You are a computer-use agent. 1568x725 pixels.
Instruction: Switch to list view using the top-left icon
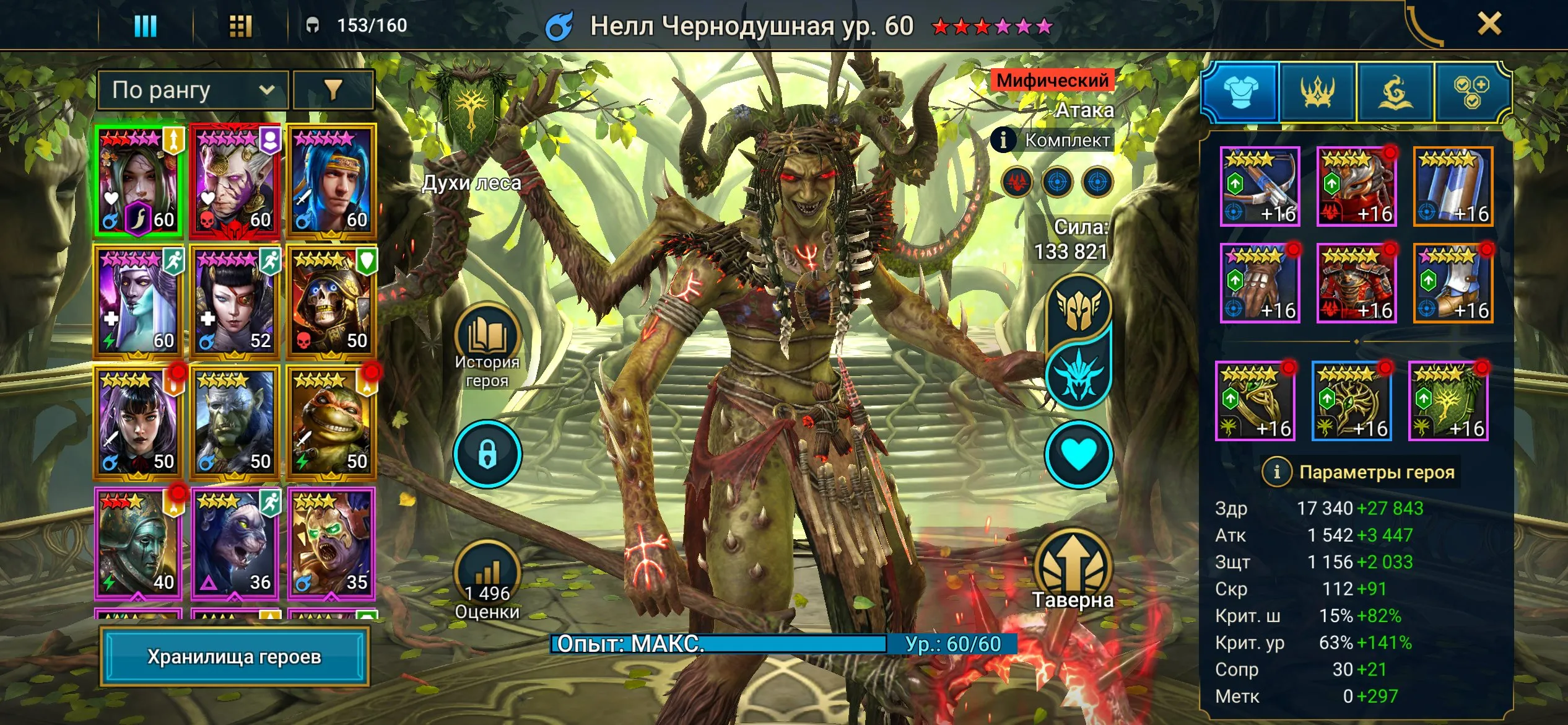click(146, 25)
